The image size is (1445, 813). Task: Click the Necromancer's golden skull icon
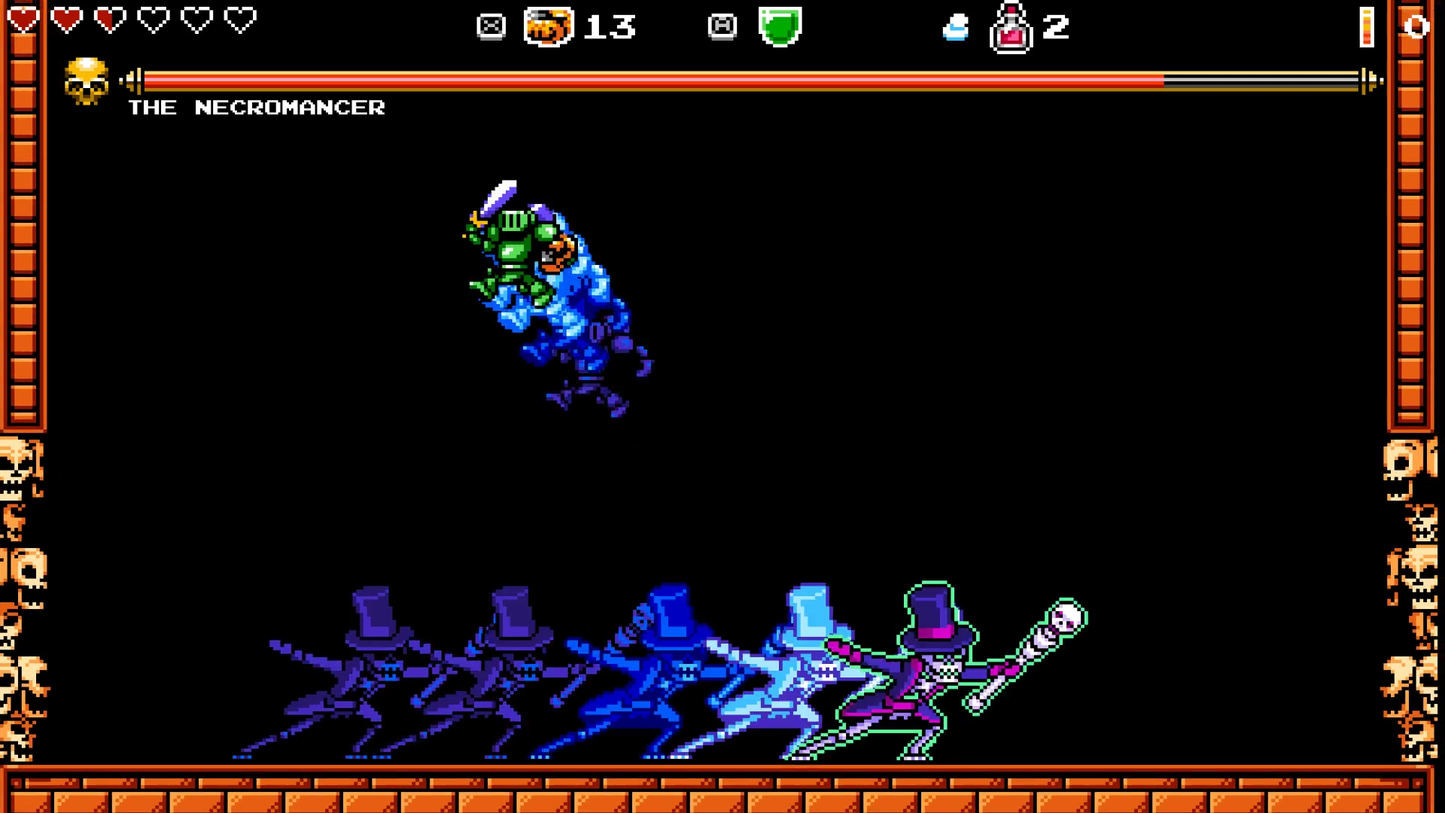[x=86, y=81]
